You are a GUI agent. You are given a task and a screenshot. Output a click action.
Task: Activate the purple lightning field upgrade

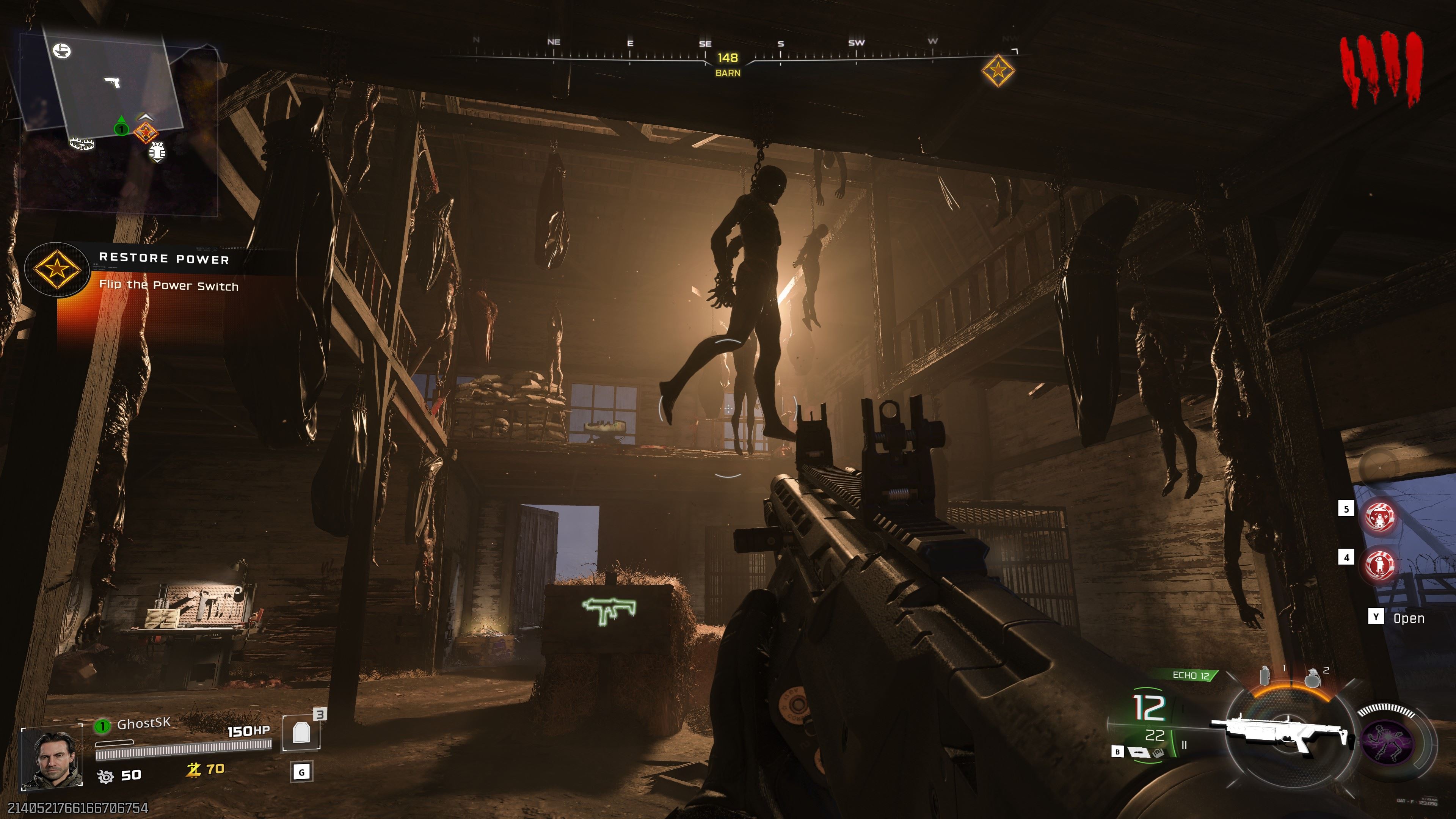click(x=1387, y=742)
